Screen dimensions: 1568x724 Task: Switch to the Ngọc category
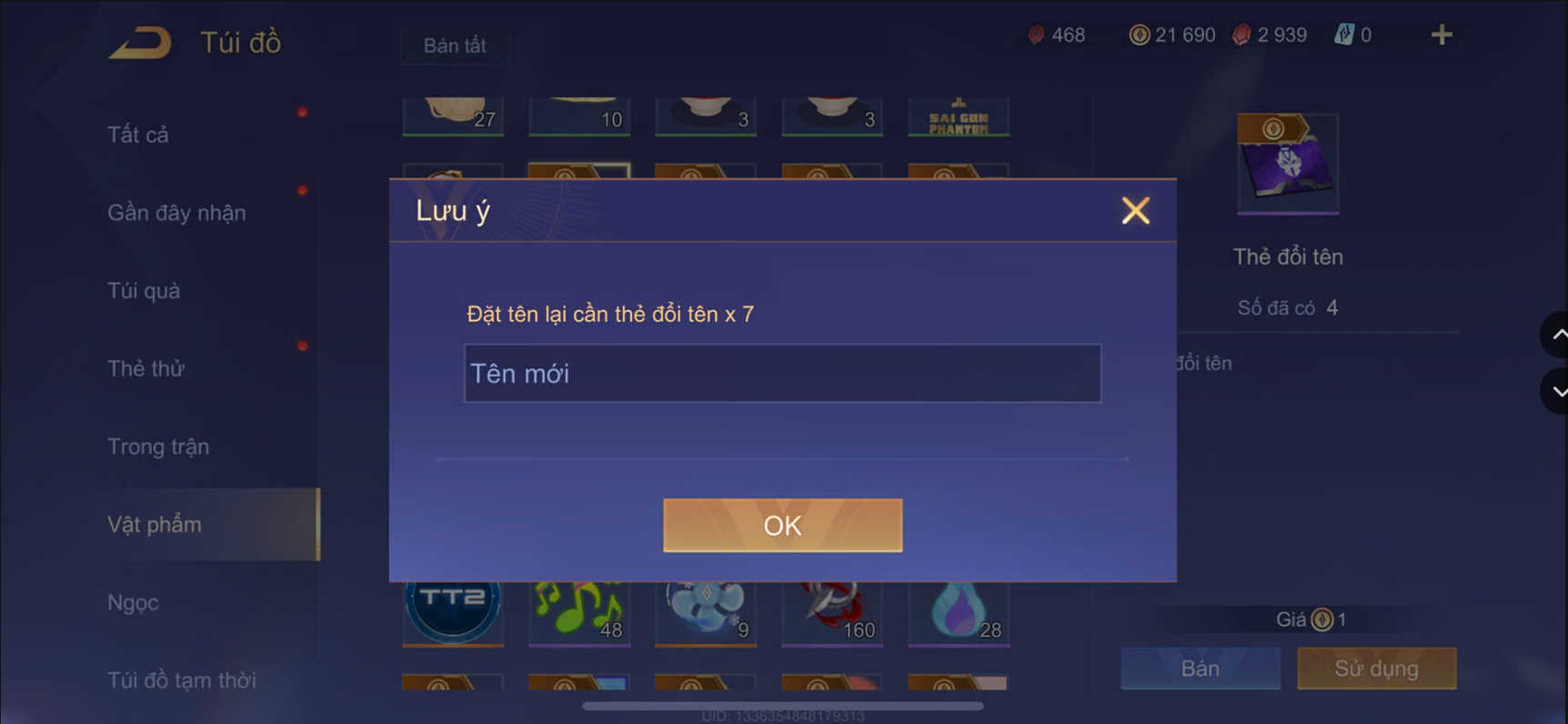pyautogui.click(x=131, y=602)
